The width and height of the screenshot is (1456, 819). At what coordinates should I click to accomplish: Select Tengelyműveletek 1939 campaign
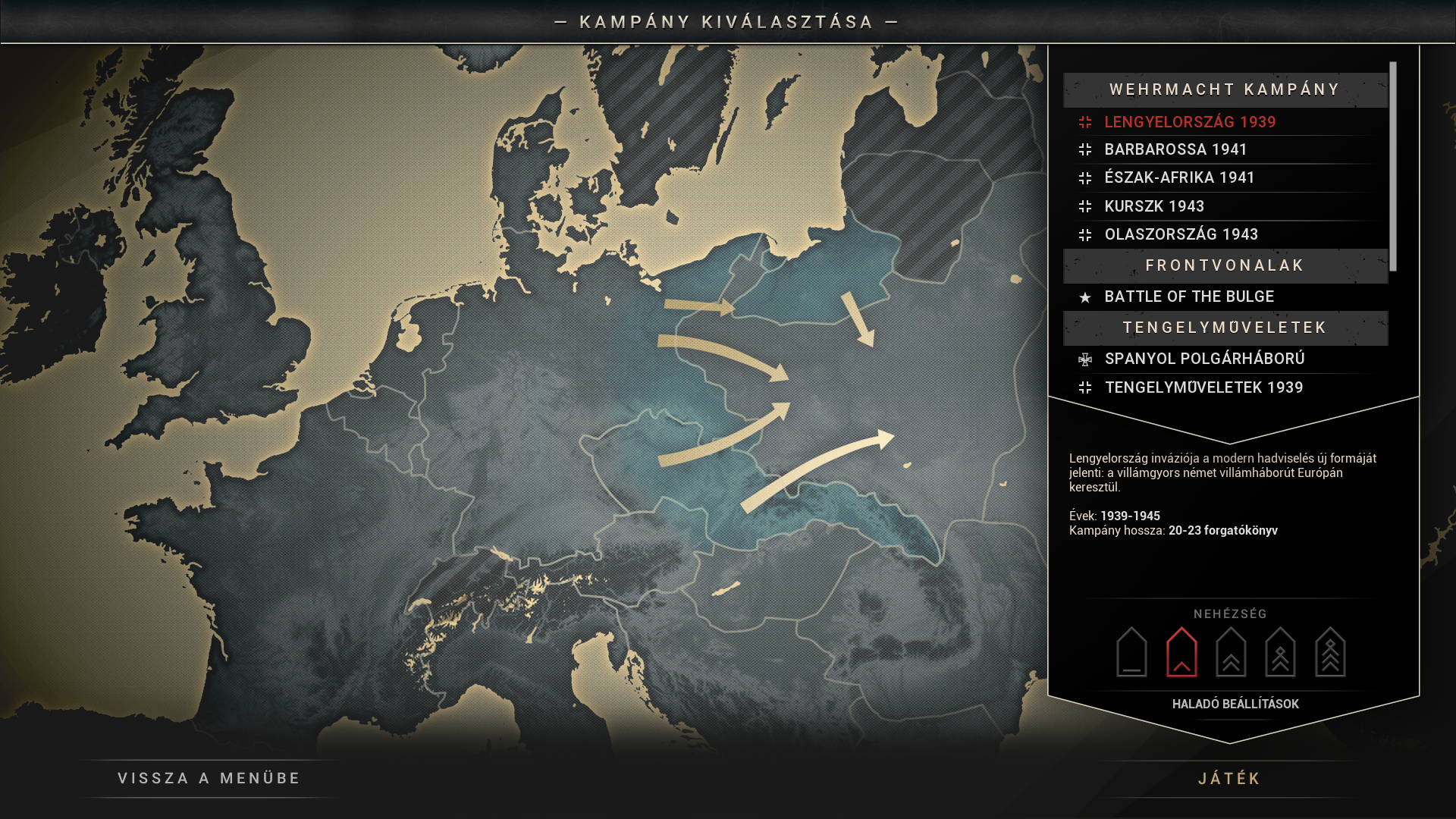point(1203,388)
